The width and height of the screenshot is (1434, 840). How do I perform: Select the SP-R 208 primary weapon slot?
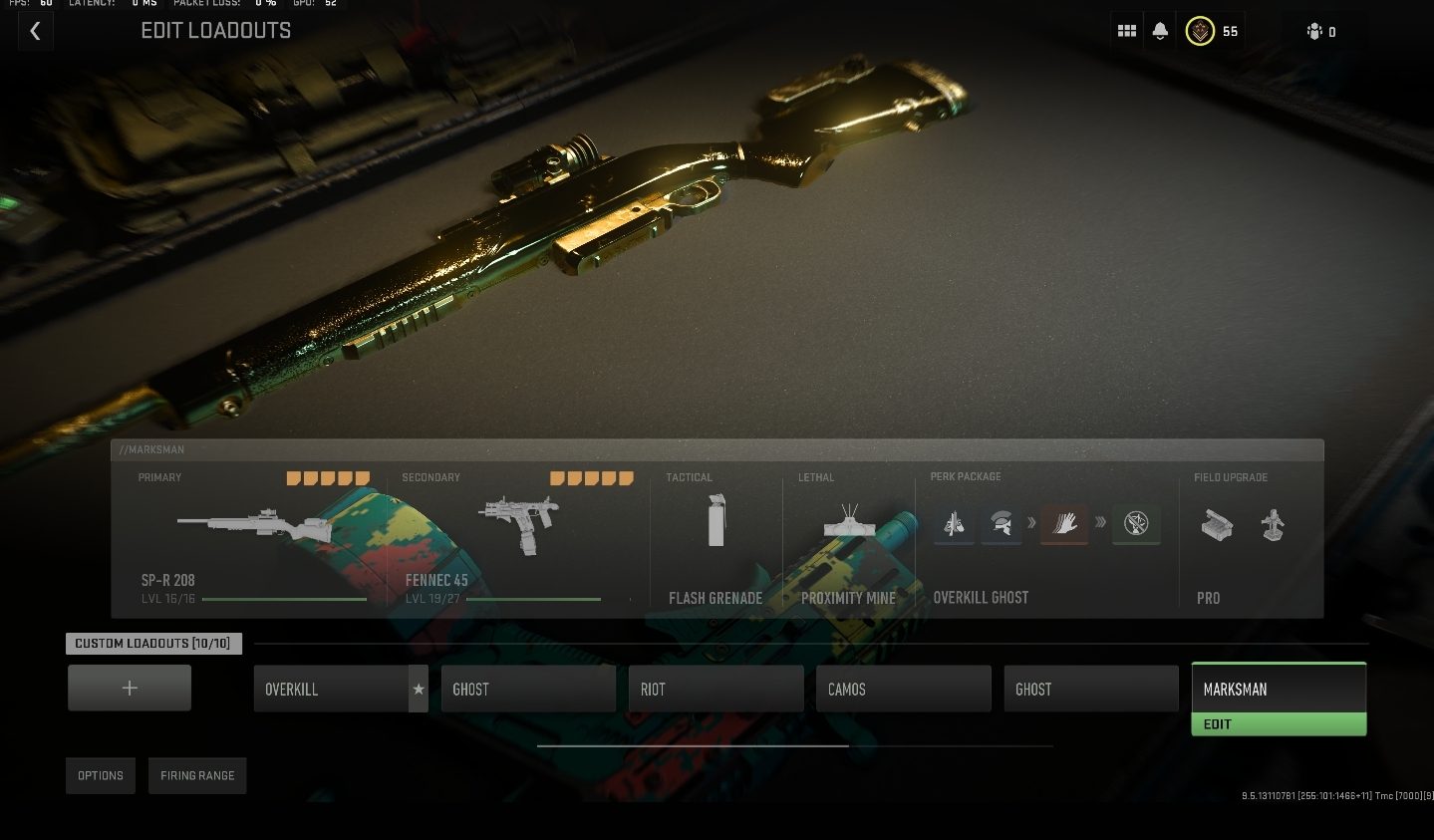254,538
